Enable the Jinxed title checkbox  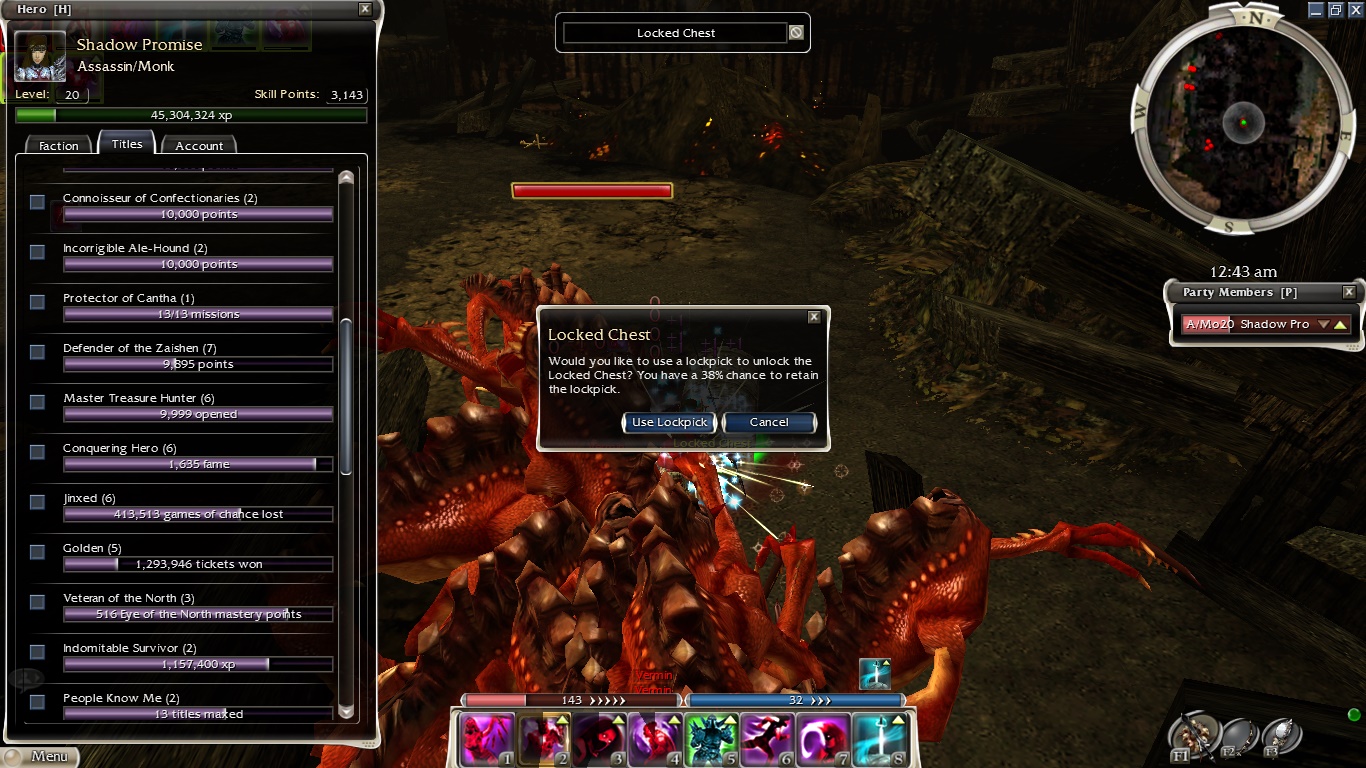(x=37, y=502)
